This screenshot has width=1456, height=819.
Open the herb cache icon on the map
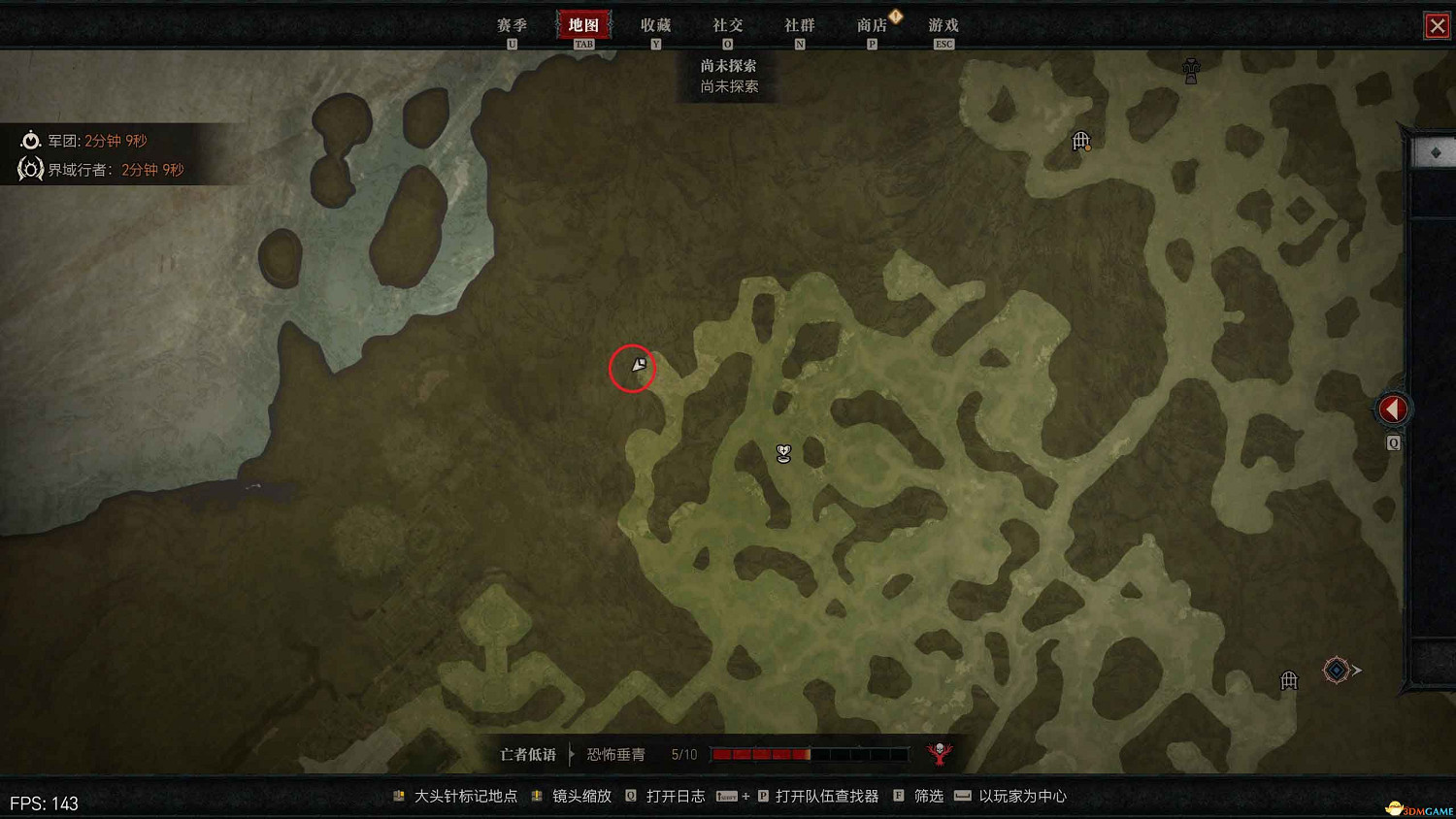coord(783,453)
